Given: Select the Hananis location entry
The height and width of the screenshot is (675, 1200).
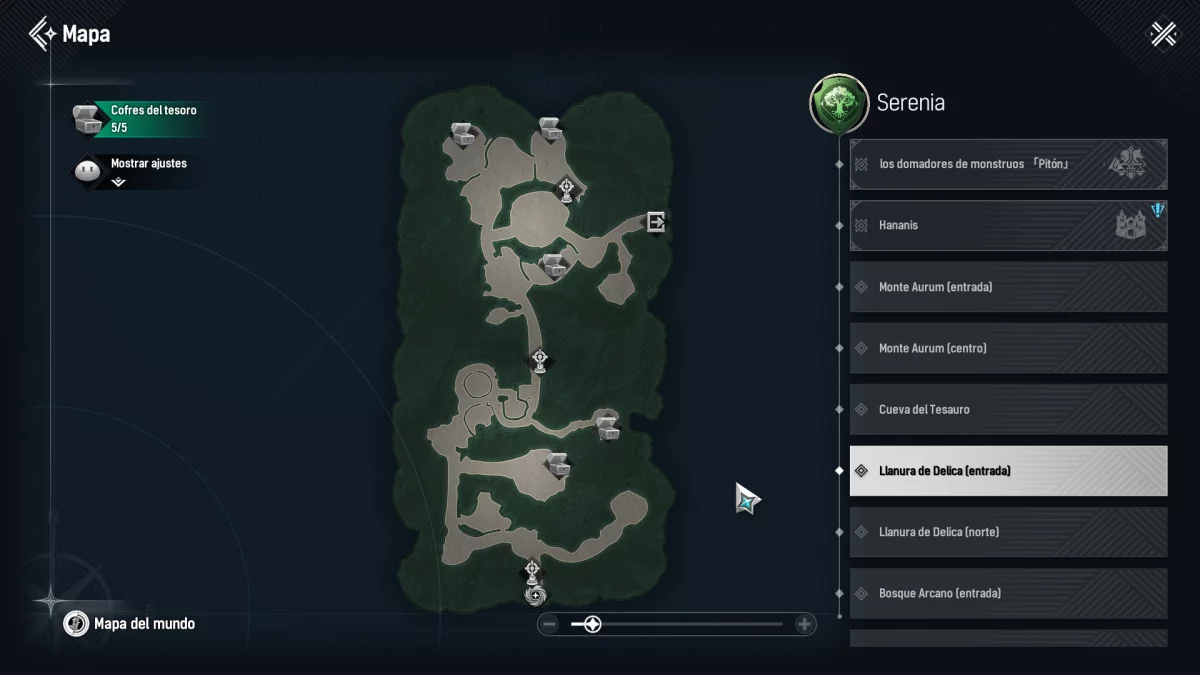Looking at the screenshot, I should click(1008, 226).
